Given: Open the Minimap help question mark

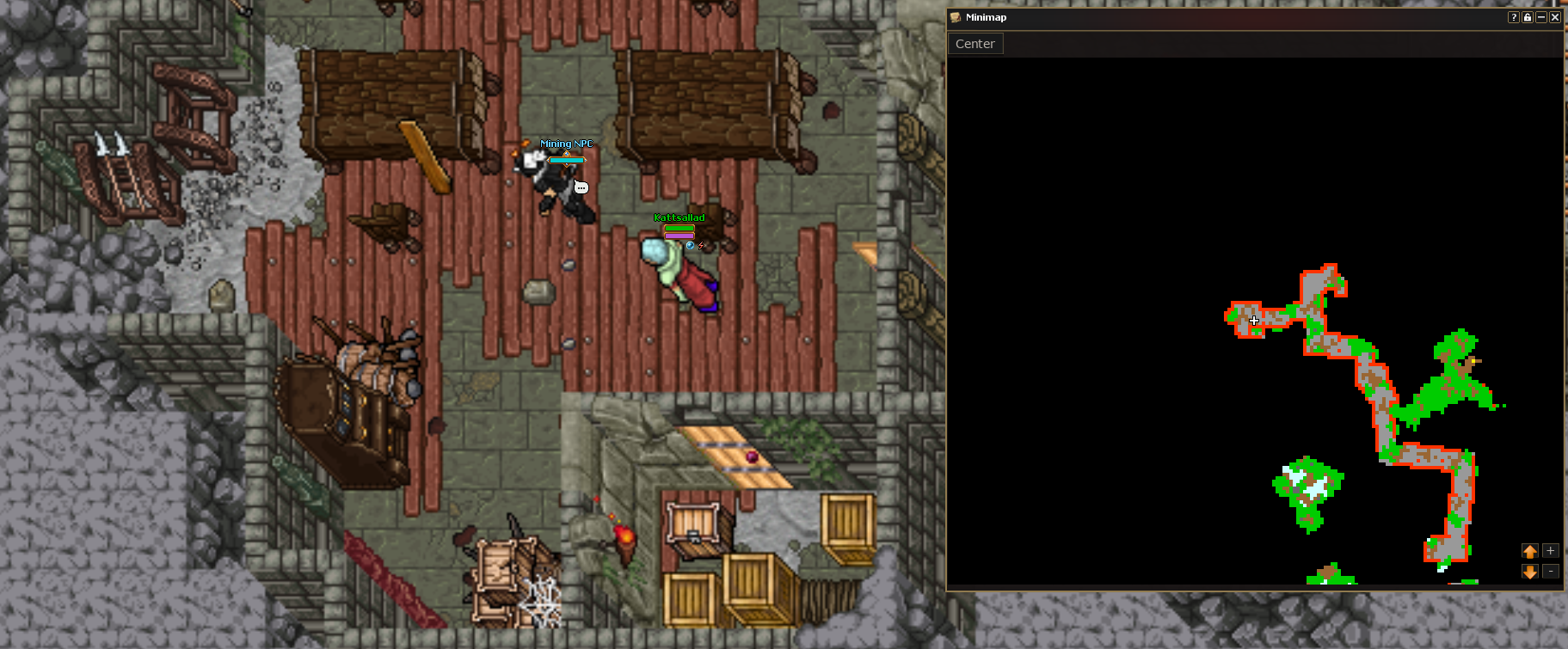Looking at the screenshot, I should point(1514,17).
